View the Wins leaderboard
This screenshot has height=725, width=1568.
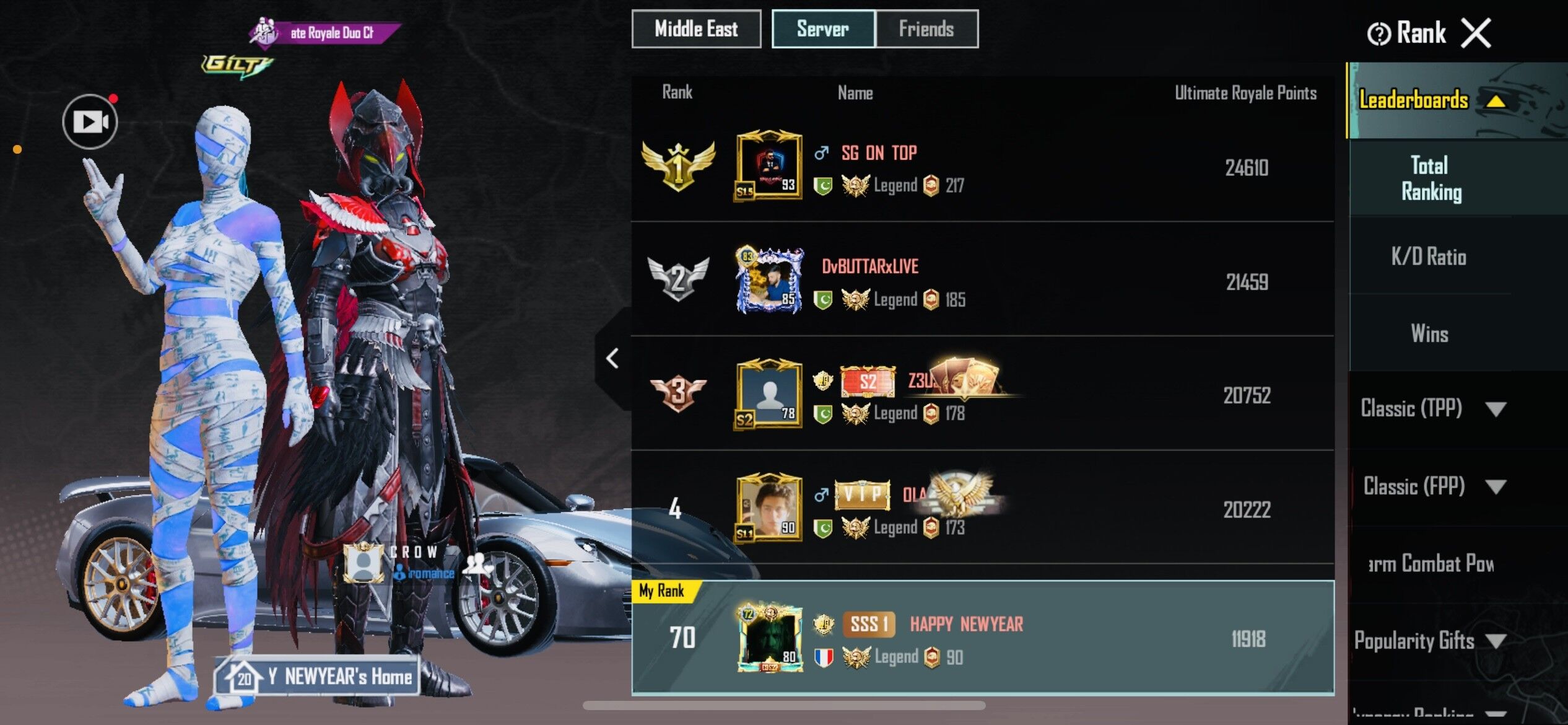point(1430,333)
